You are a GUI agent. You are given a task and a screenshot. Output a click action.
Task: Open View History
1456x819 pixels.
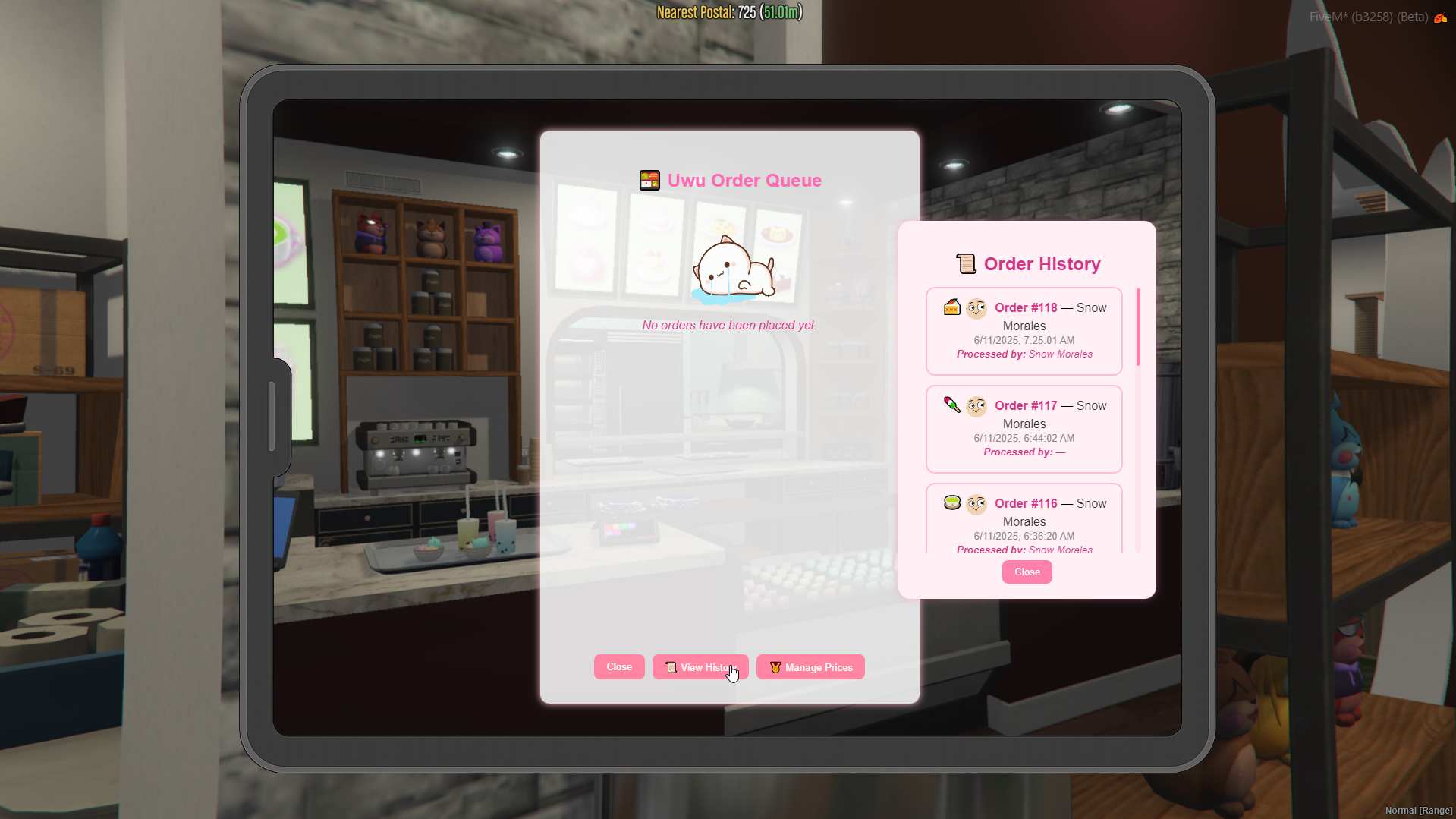[x=700, y=666]
